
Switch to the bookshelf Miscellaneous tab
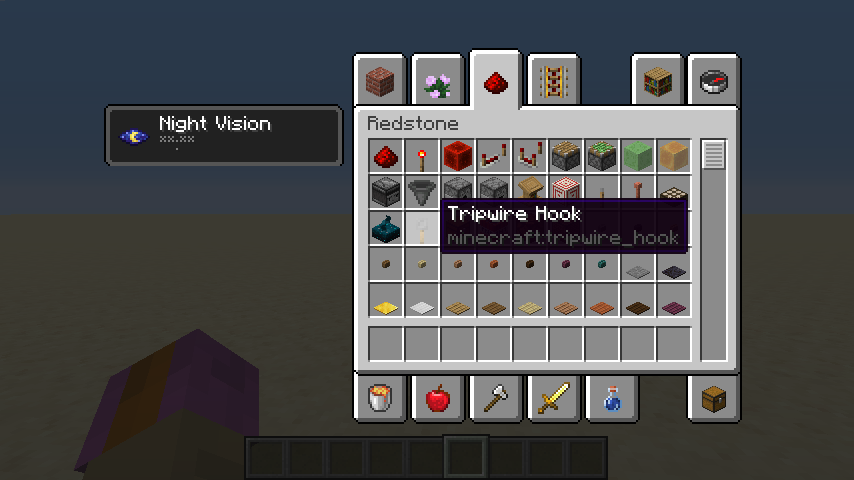pos(657,82)
